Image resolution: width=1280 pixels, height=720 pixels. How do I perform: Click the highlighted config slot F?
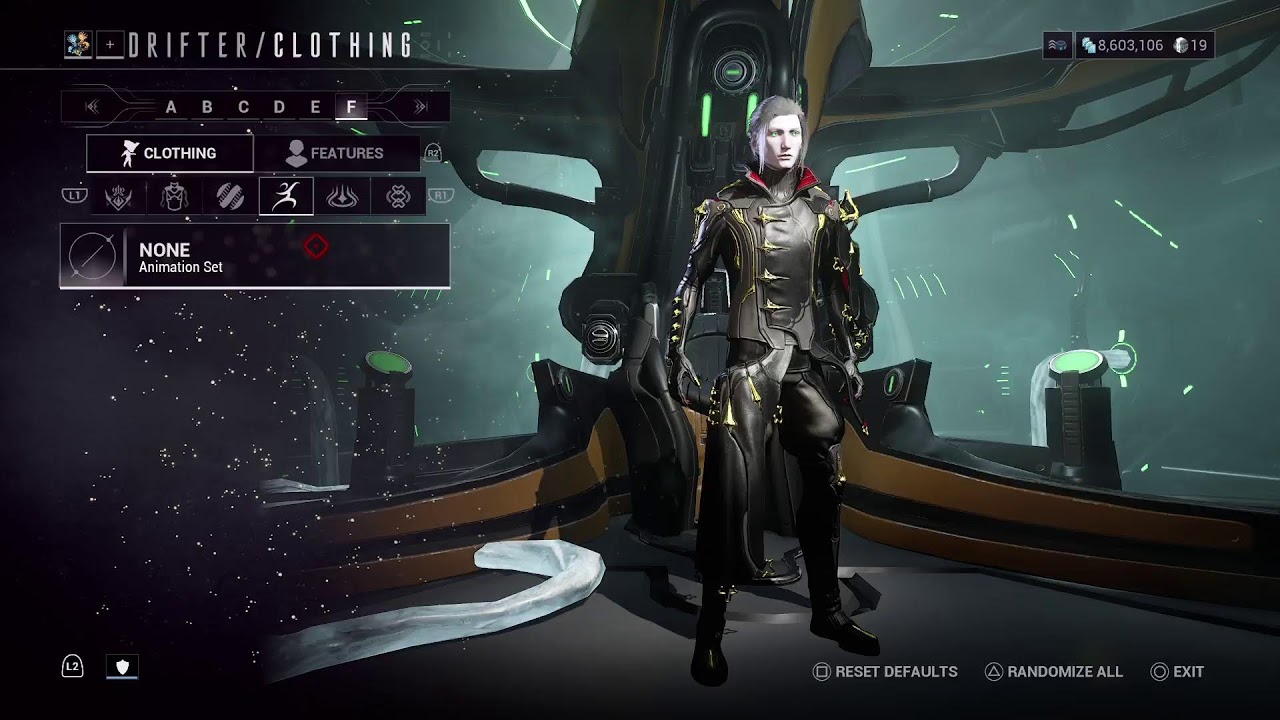(x=351, y=107)
